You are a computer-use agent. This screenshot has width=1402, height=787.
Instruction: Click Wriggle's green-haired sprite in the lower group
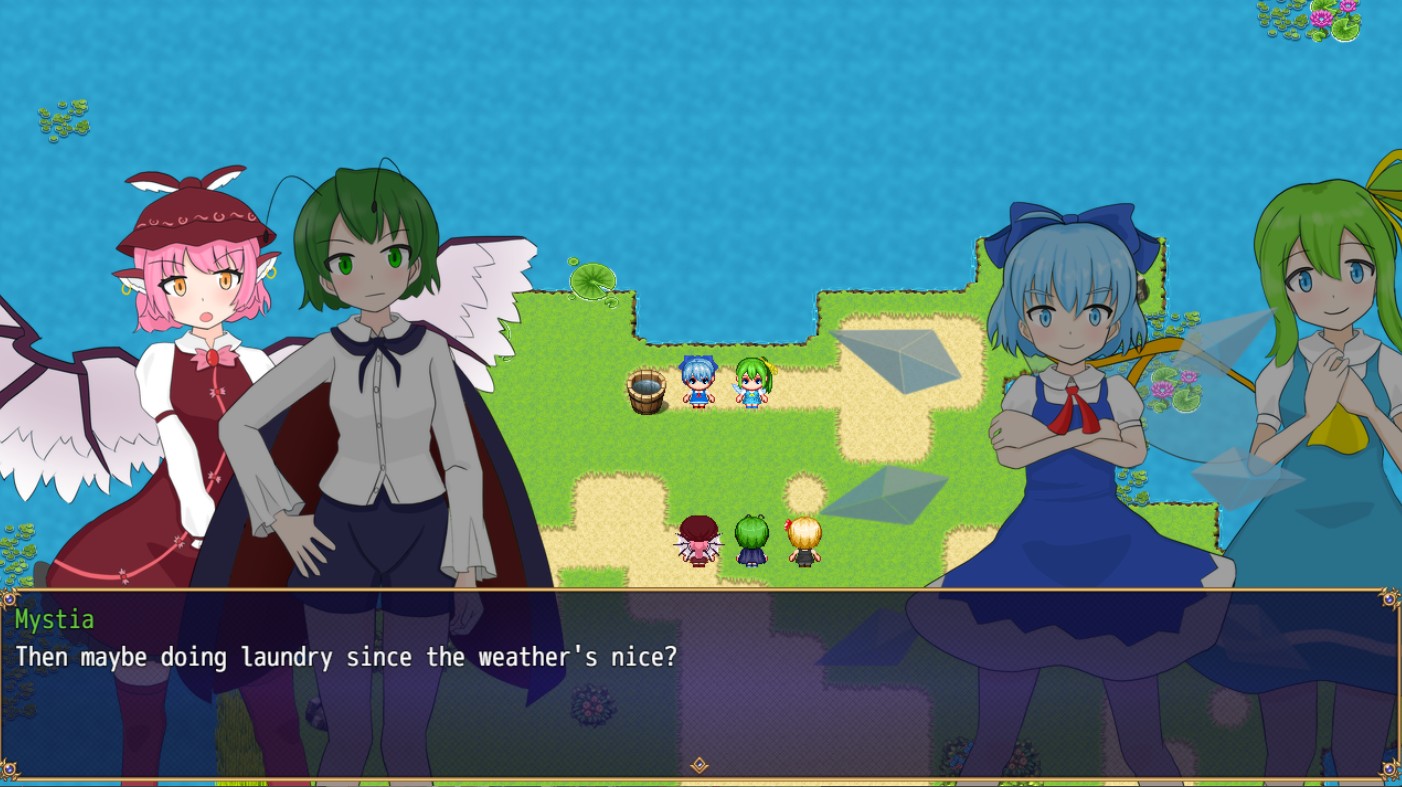click(750, 538)
